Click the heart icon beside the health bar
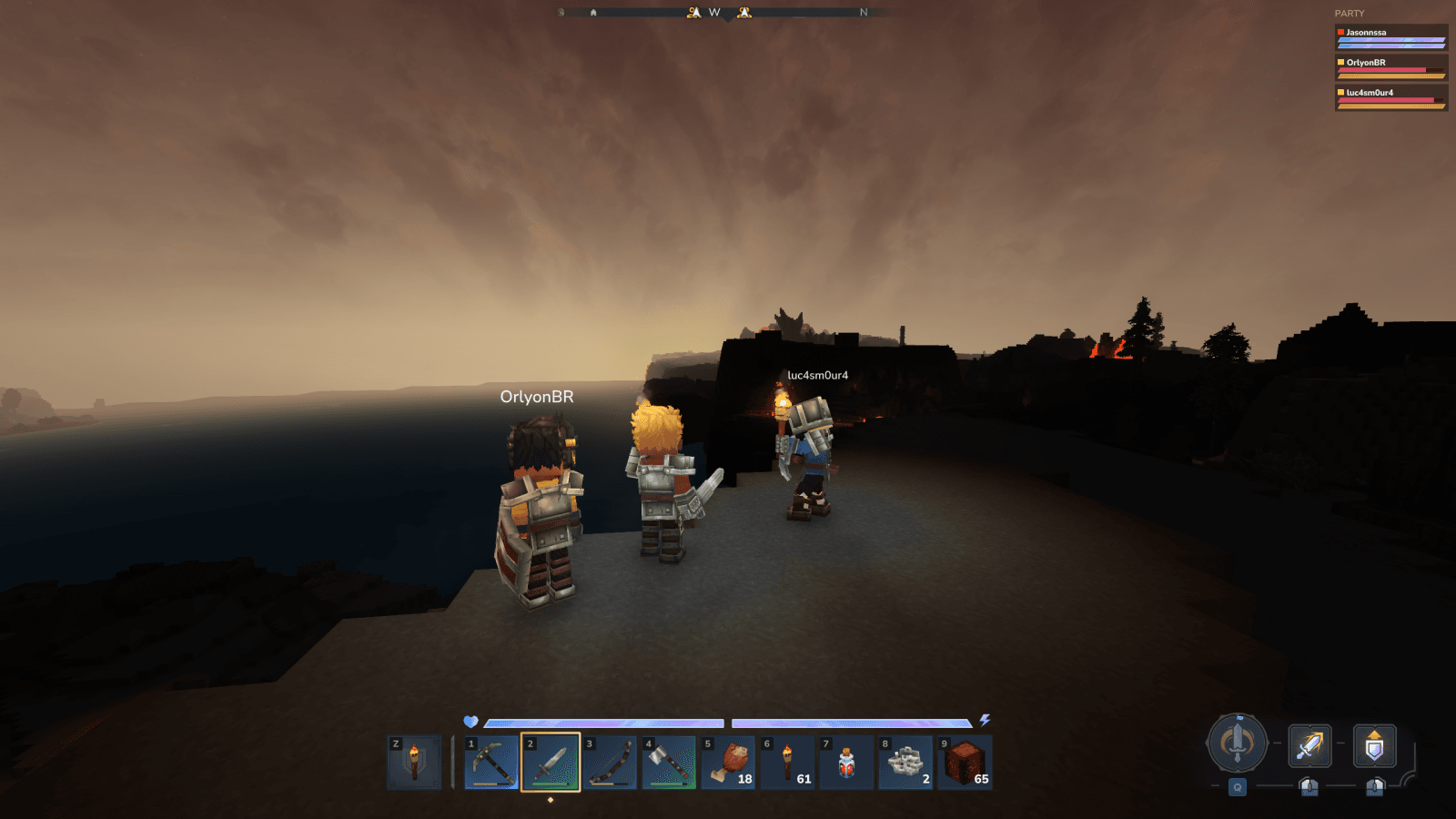 coord(470,719)
